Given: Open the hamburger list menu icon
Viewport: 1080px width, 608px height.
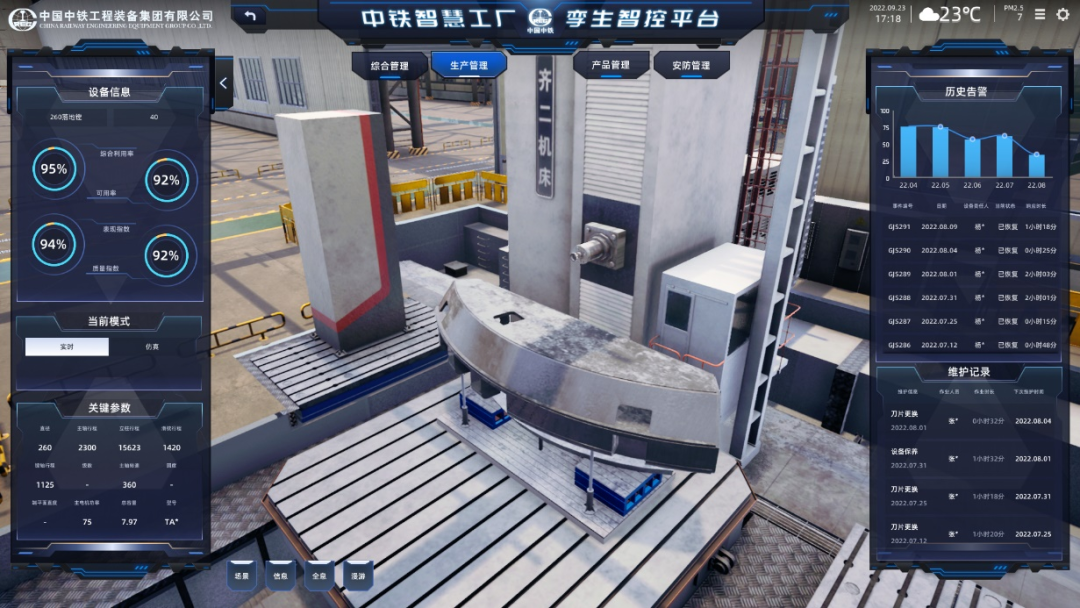Looking at the screenshot, I should [x=1040, y=14].
